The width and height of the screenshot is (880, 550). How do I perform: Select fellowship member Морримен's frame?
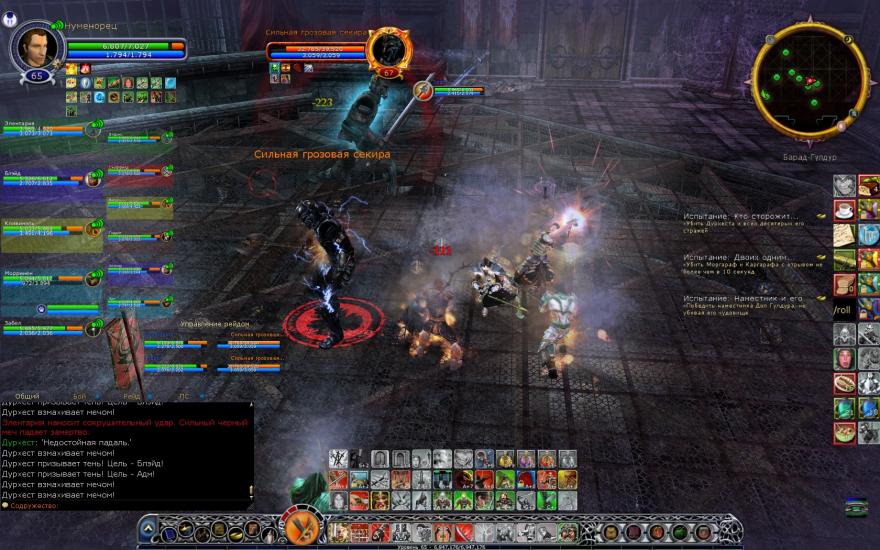(x=45, y=280)
